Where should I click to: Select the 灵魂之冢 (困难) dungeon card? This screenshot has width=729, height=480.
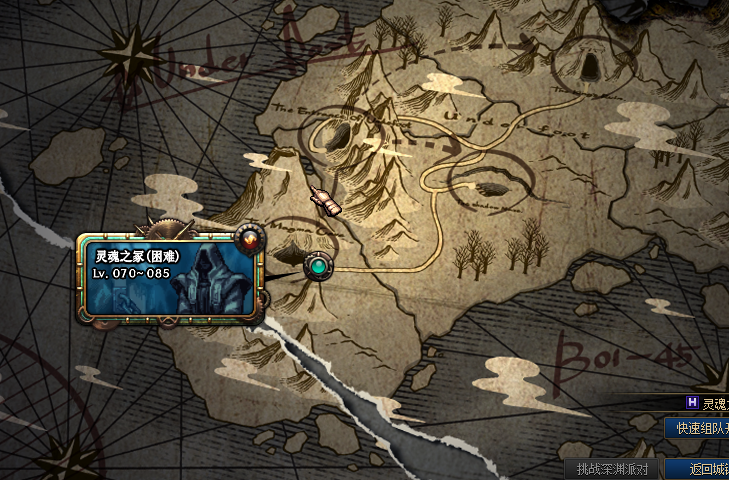coord(170,277)
